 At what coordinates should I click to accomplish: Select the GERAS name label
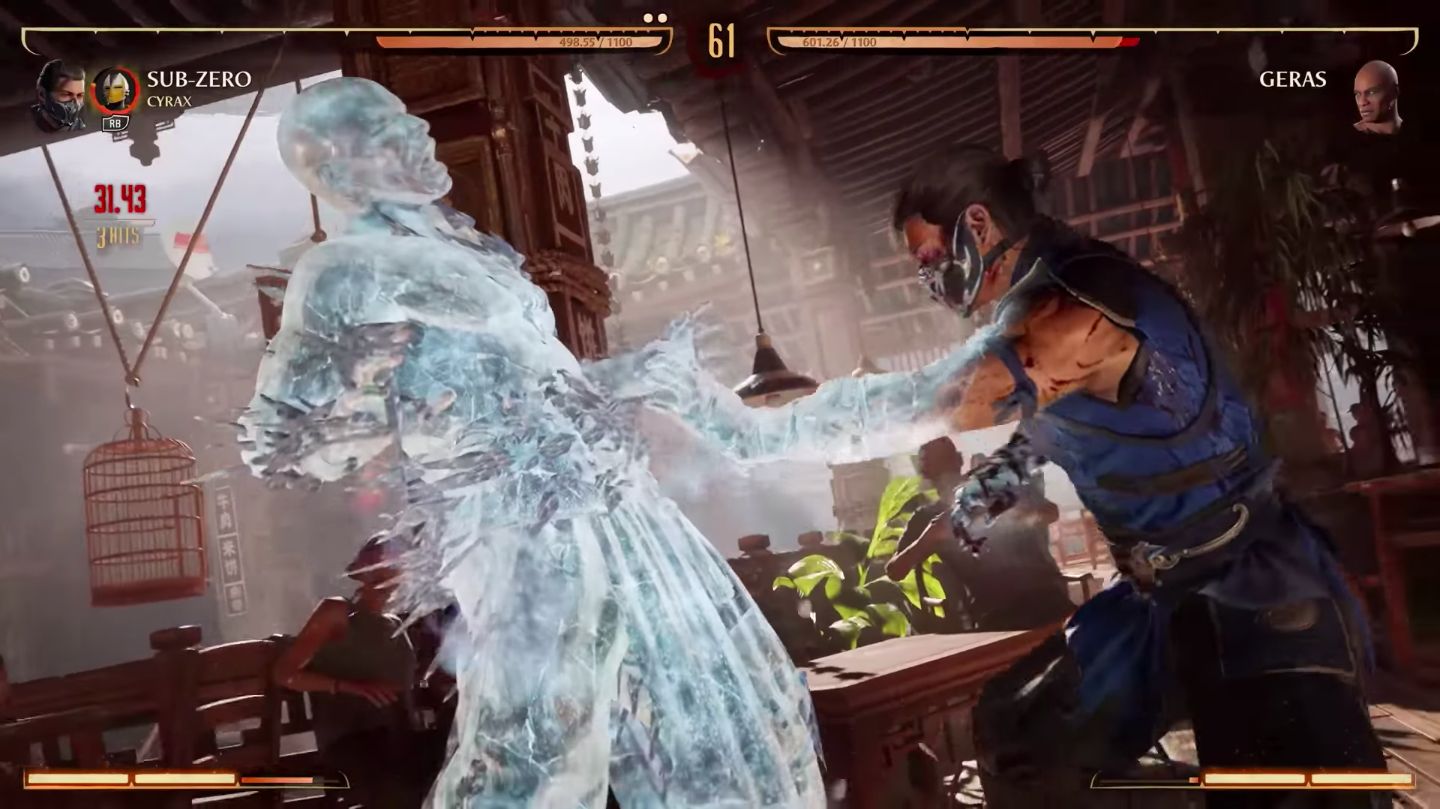(1294, 80)
